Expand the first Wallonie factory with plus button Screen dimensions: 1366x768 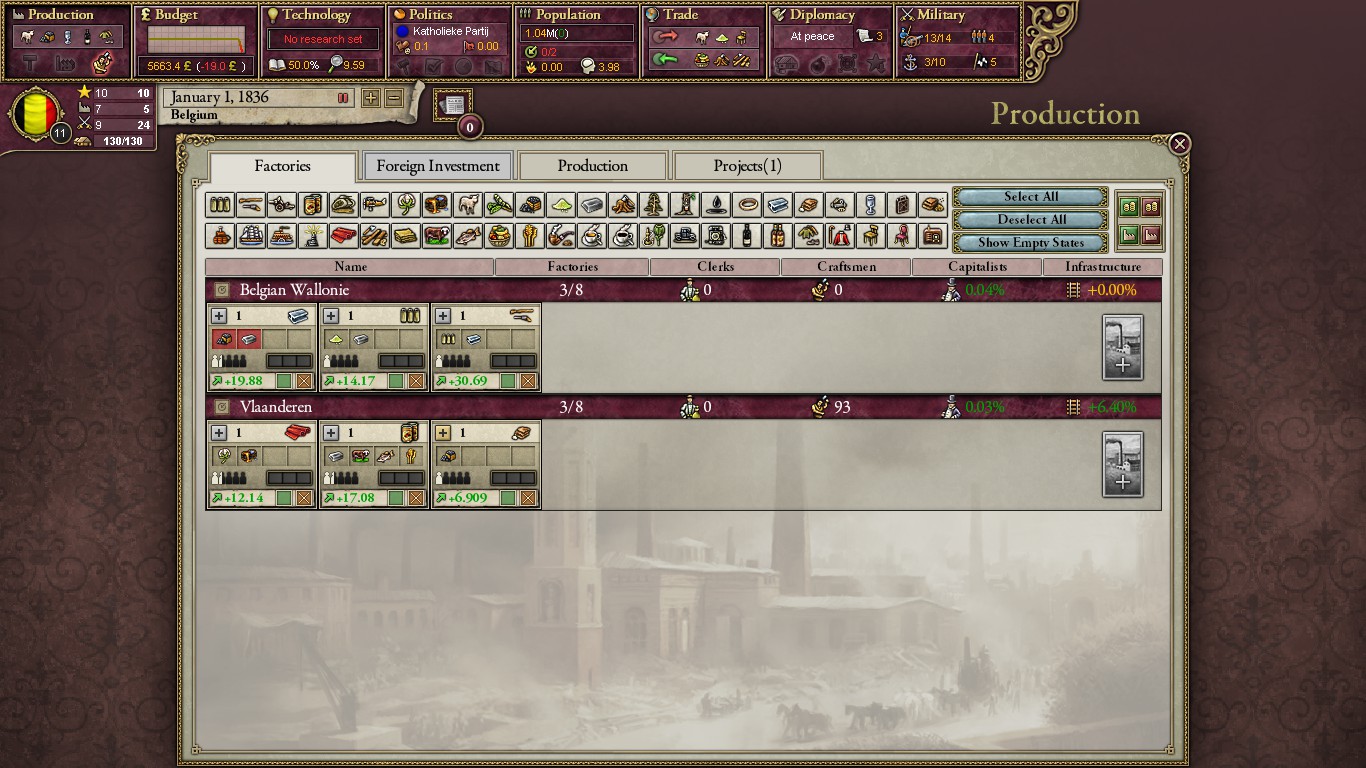pos(218,314)
